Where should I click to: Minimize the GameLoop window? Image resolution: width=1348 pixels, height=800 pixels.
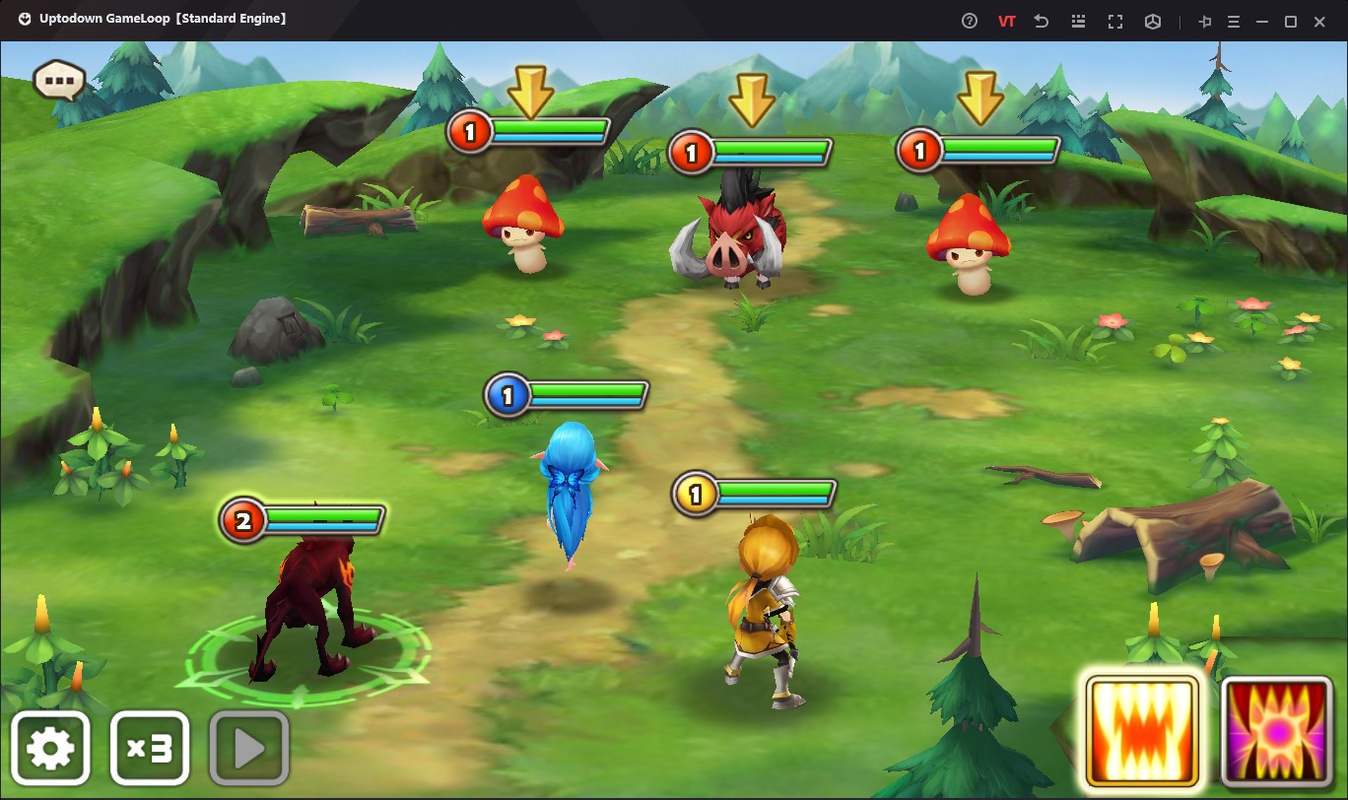coord(1263,21)
